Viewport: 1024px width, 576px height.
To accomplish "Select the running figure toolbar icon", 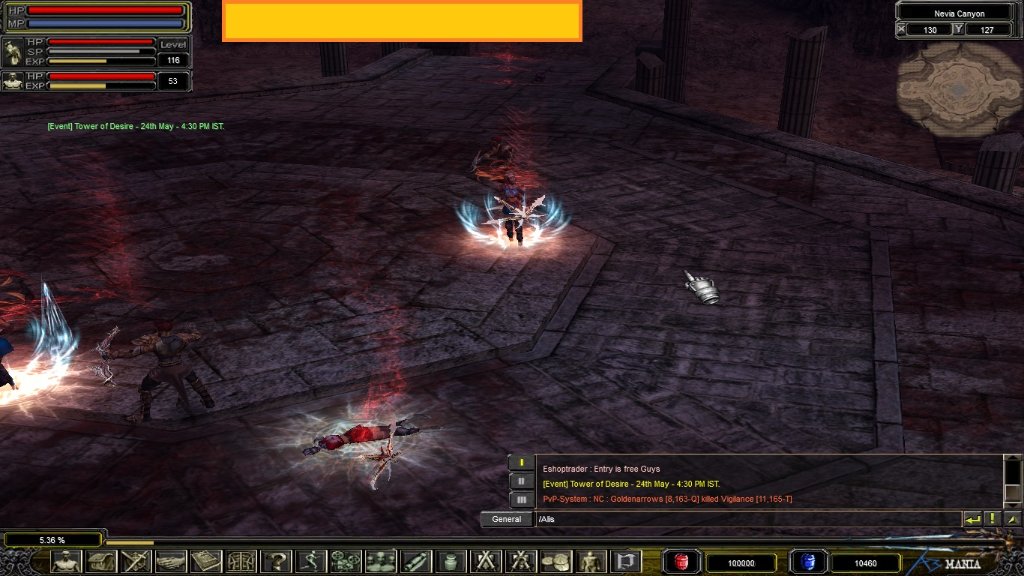I will tap(311, 561).
